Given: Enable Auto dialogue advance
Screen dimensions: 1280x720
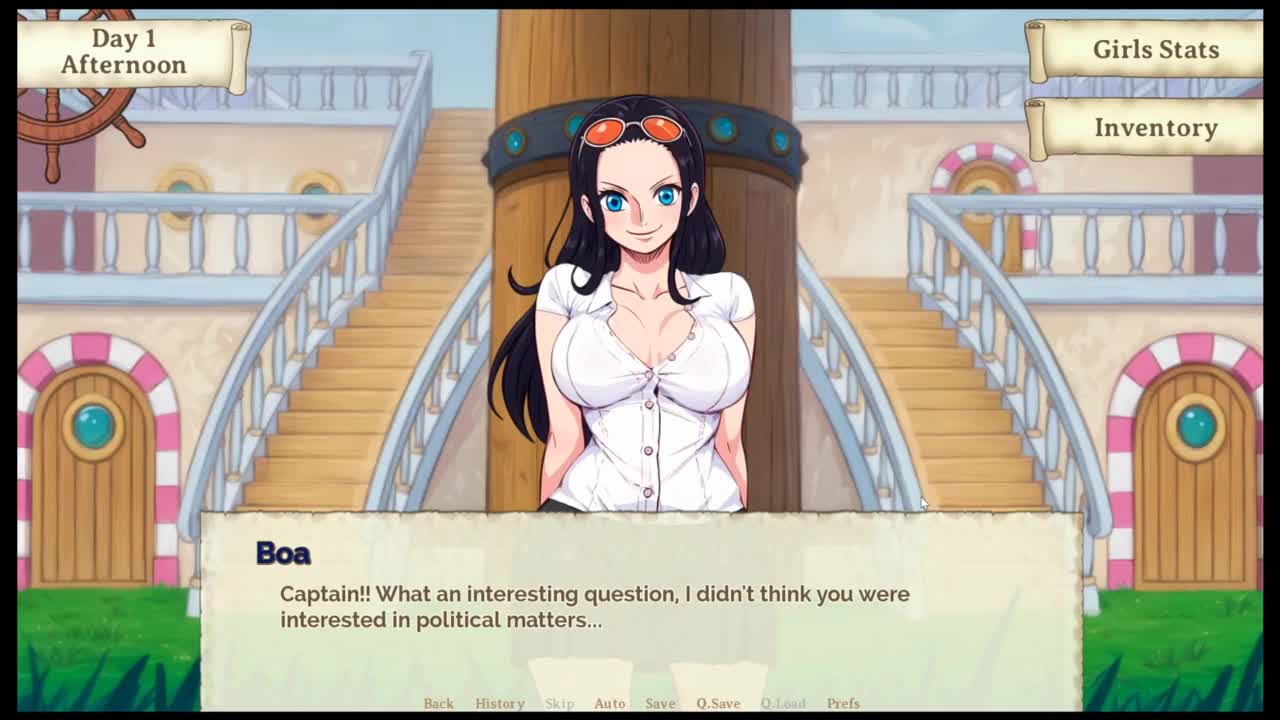Looking at the screenshot, I should tap(609, 703).
